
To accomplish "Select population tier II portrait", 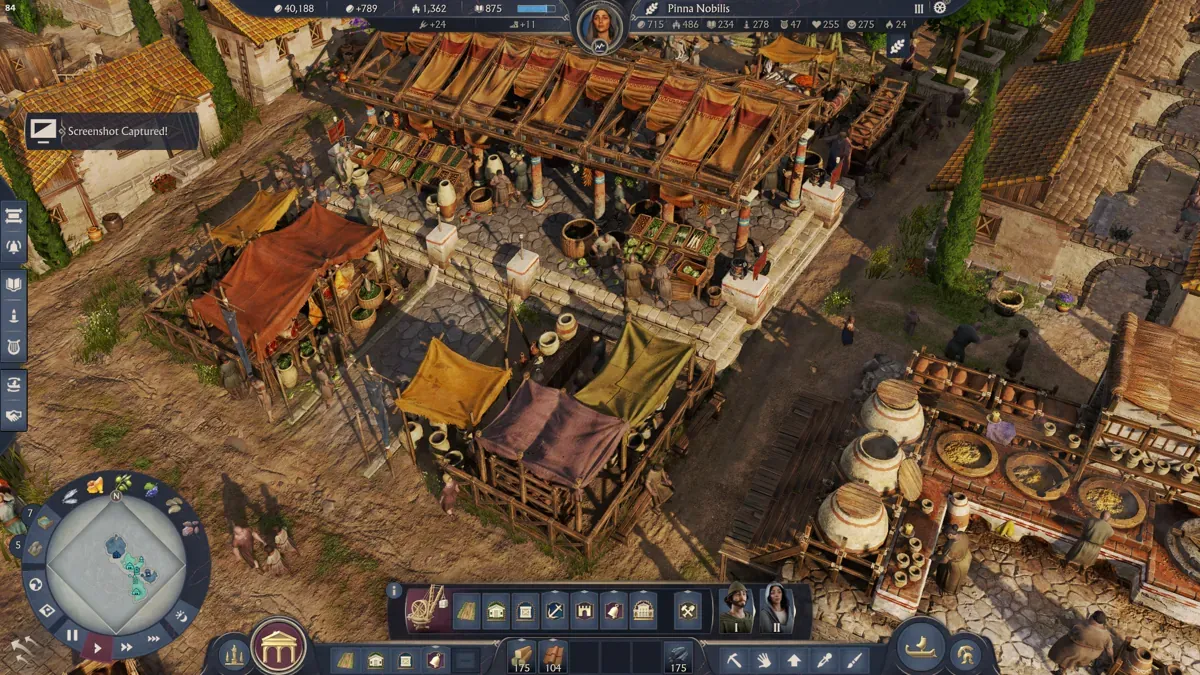I will [777, 608].
